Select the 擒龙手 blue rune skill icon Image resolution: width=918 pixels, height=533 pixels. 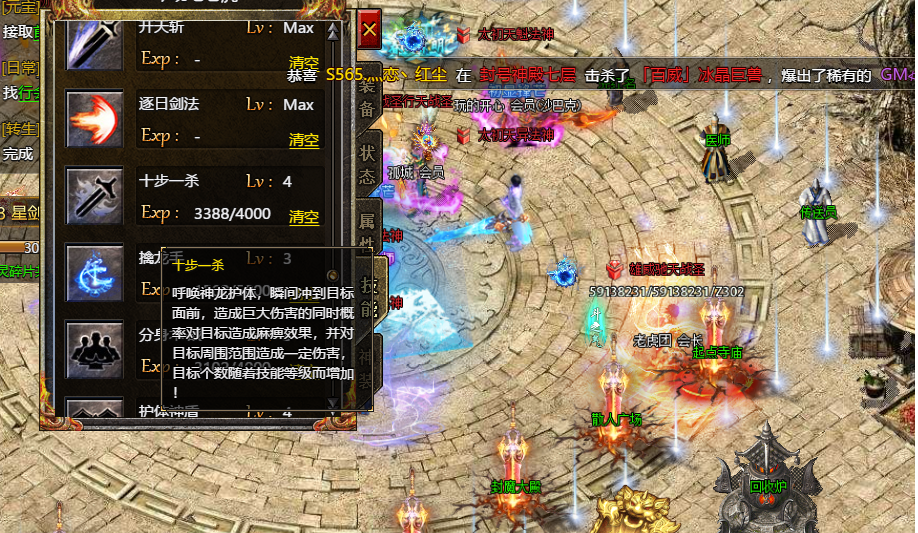pyautogui.click(x=95, y=272)
